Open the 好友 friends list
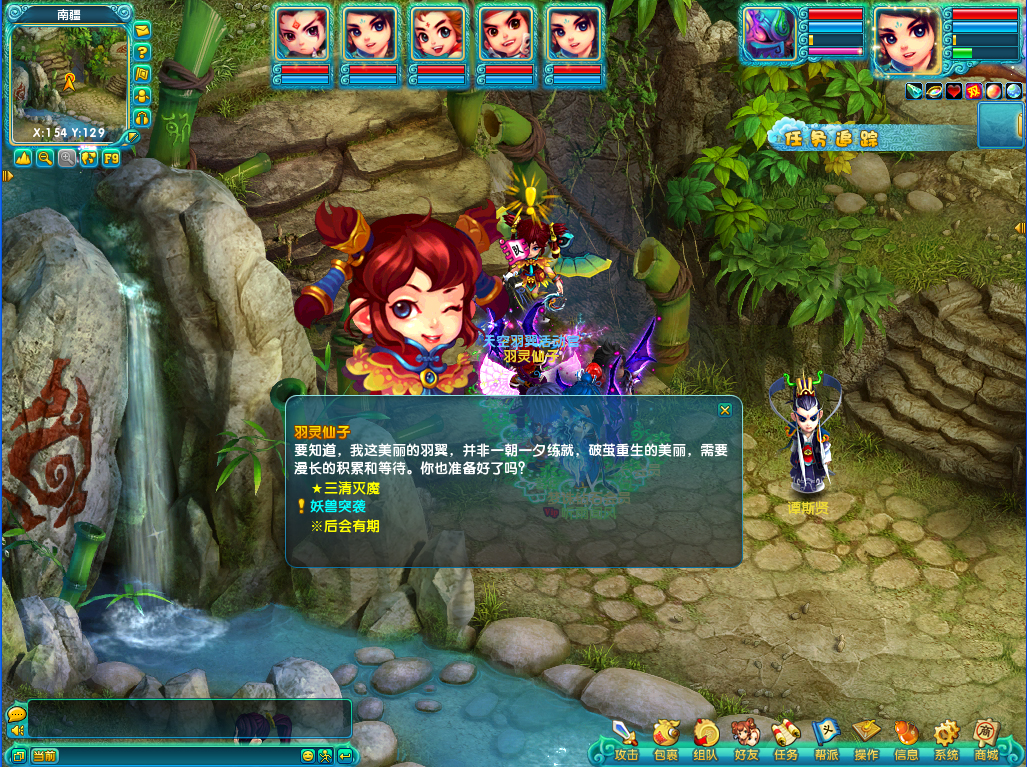This screenshot has height=767, width=1027. (x=746, y=739)
